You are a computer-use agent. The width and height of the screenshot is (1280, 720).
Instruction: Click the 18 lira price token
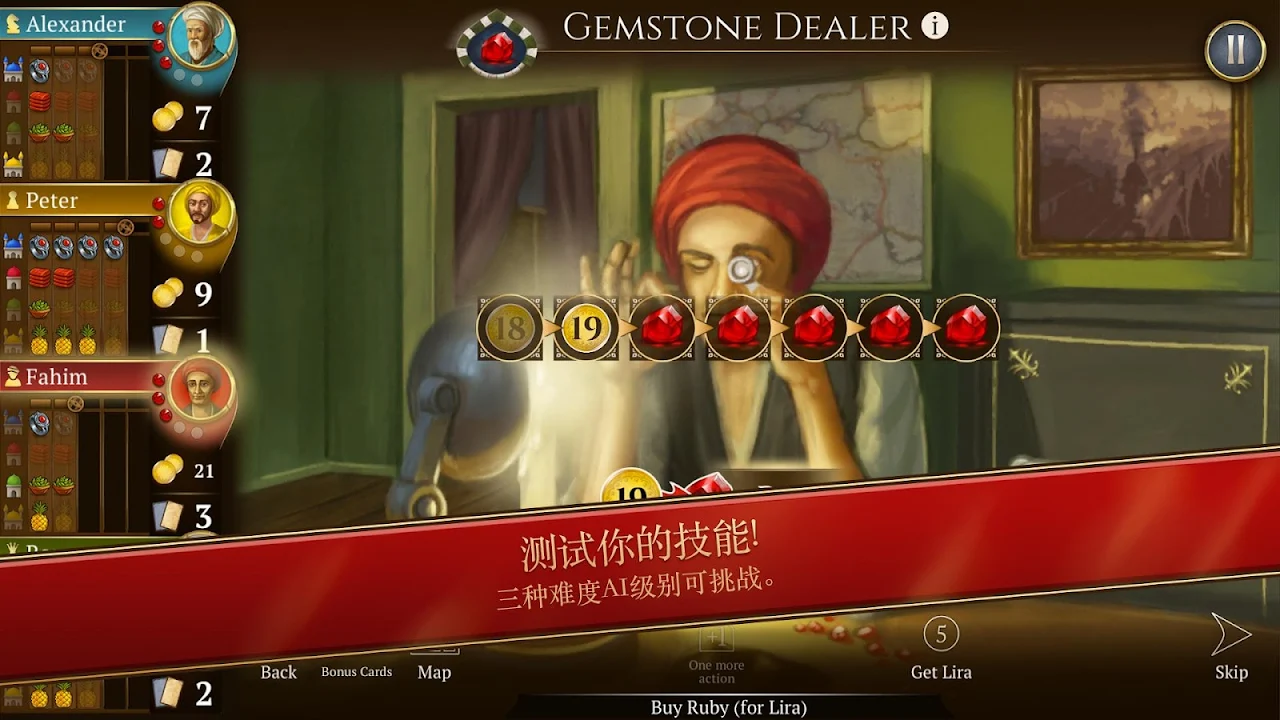[x=510, y=328]
